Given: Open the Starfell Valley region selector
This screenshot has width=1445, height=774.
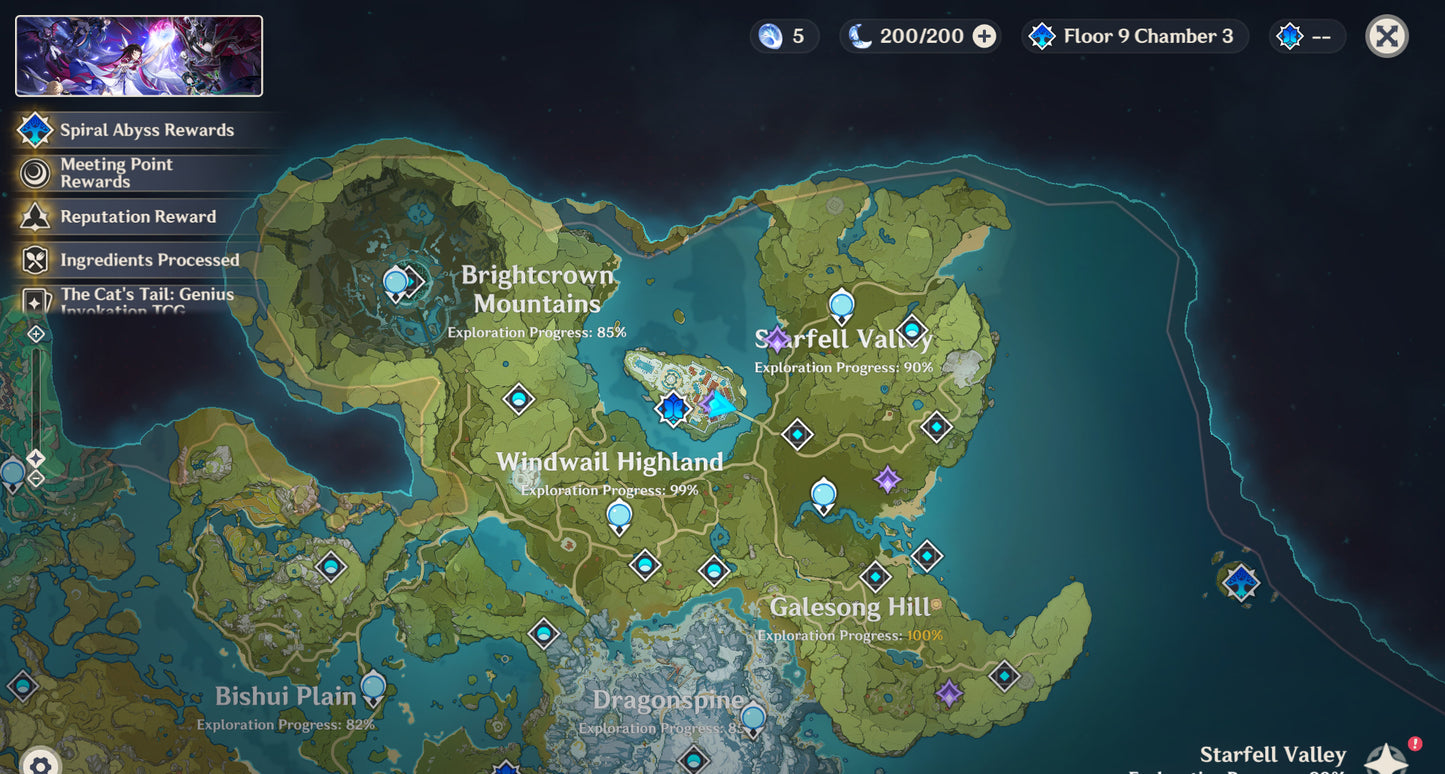Looking at the screenshot, I should click(x=1387, y=759).
